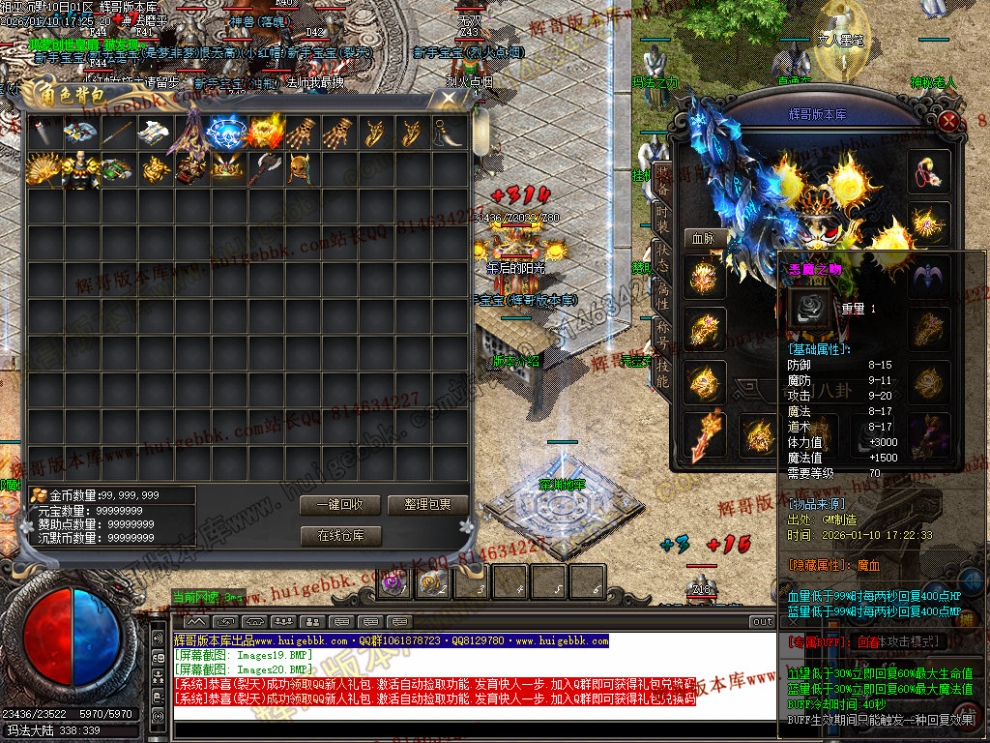The image size is (990, 743).
Task: Open the 技能 skills tab
Action: 661,374
